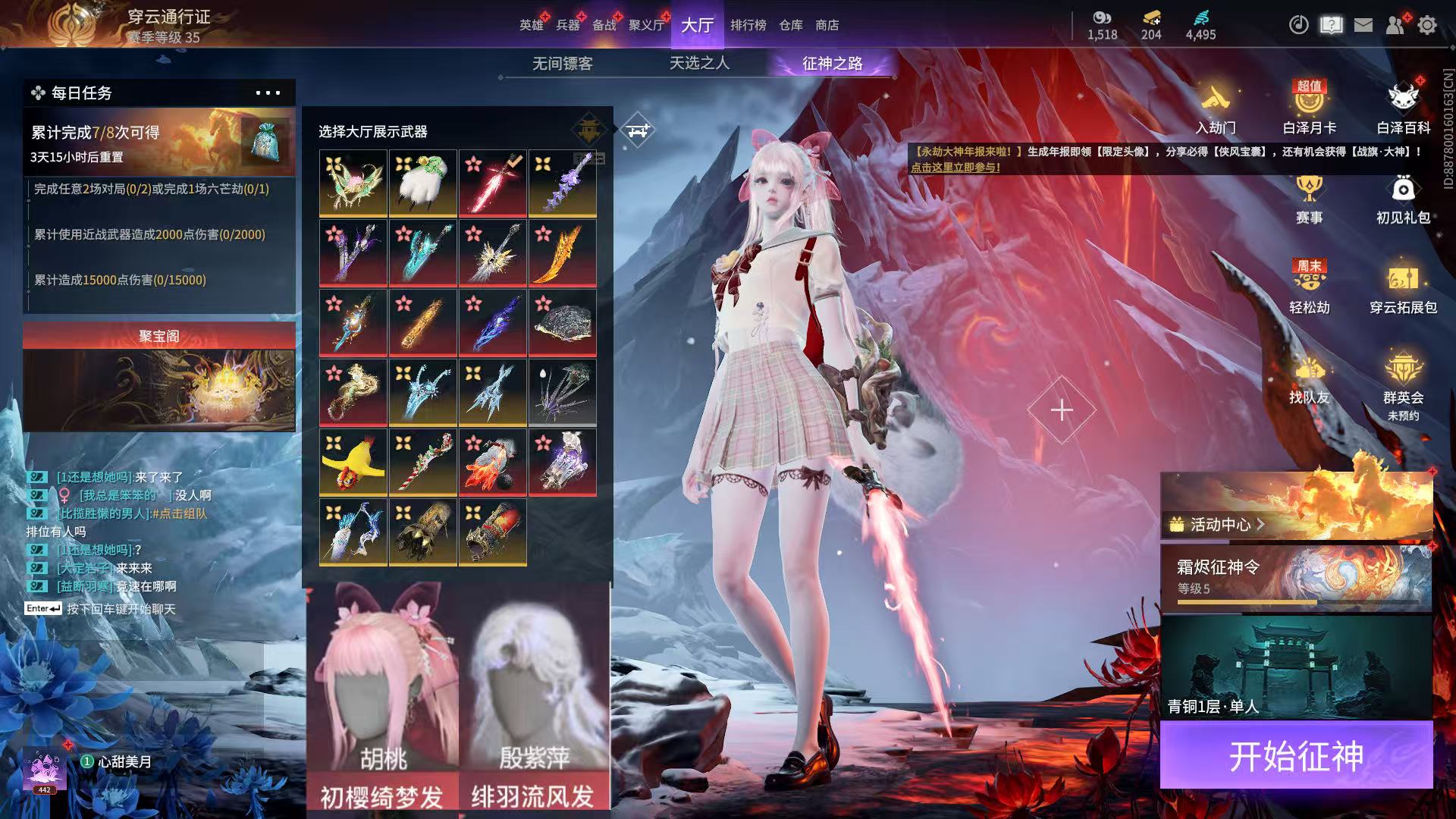Open the 英雄 heroes menu
Viewport: 1456px width, 819px height.
531,25
